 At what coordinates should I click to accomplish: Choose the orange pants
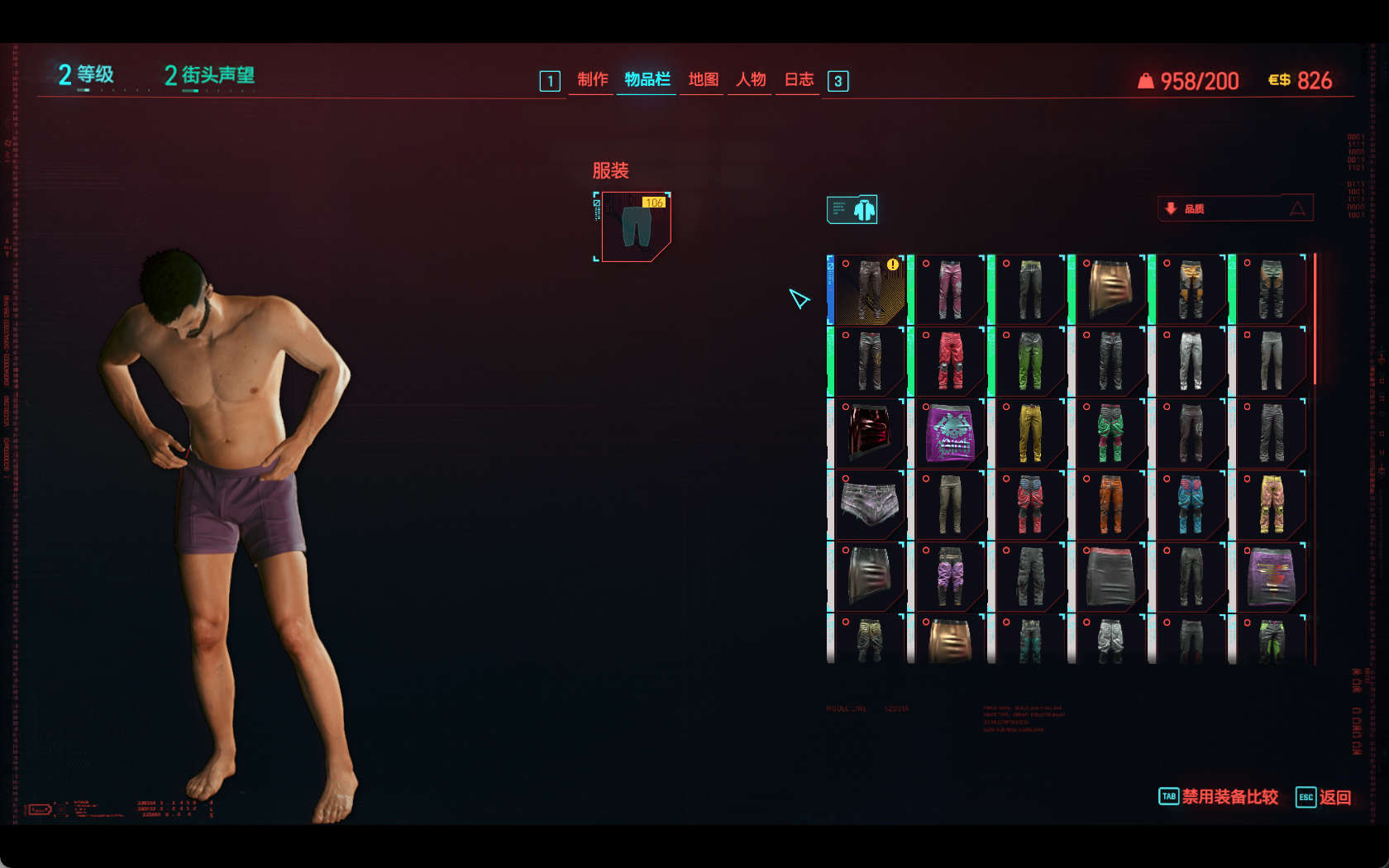tap(1110, 504)
